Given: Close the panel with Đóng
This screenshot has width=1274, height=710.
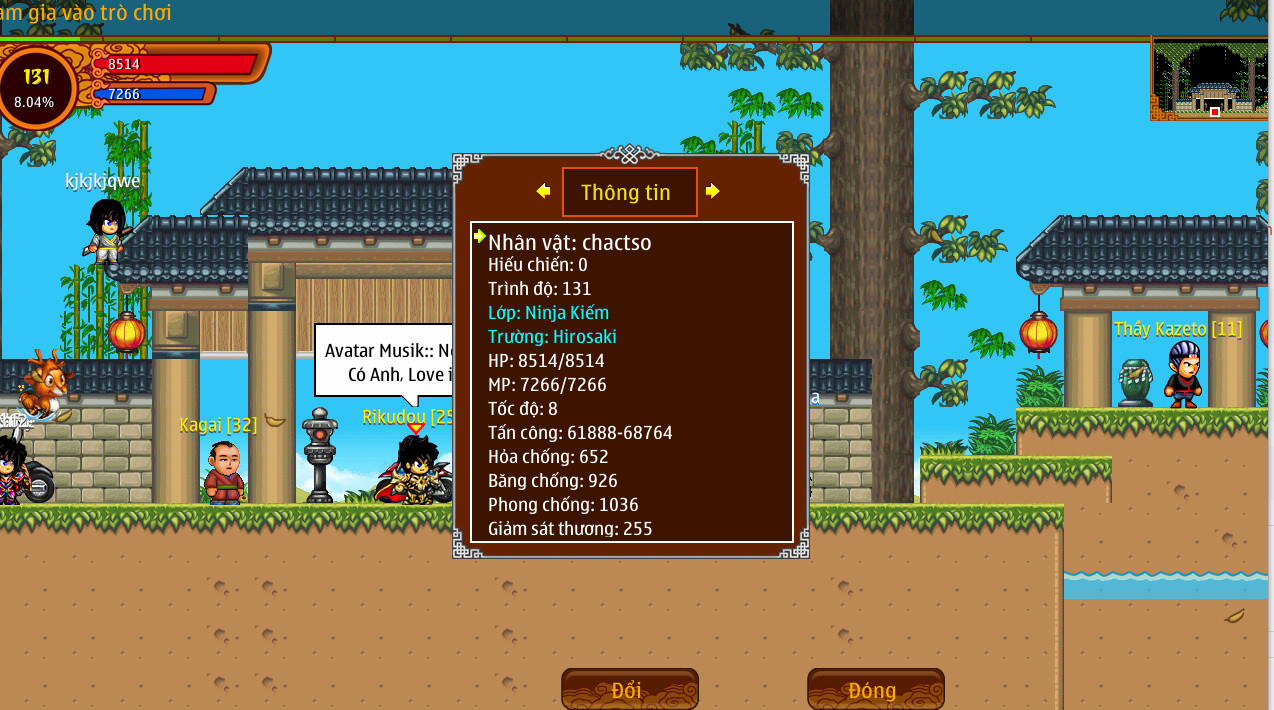Looking at the screenshot, I should tap(875, 689).
